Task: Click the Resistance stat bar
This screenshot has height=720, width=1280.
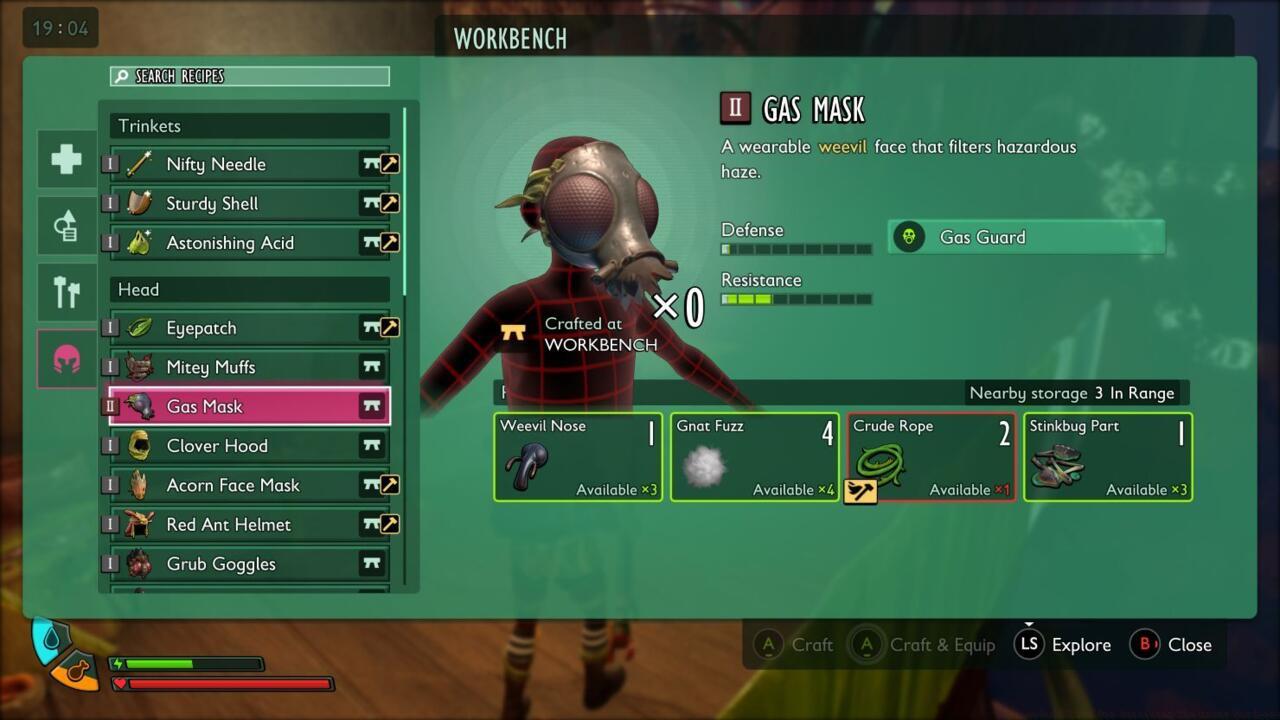Action: [795, 298]
